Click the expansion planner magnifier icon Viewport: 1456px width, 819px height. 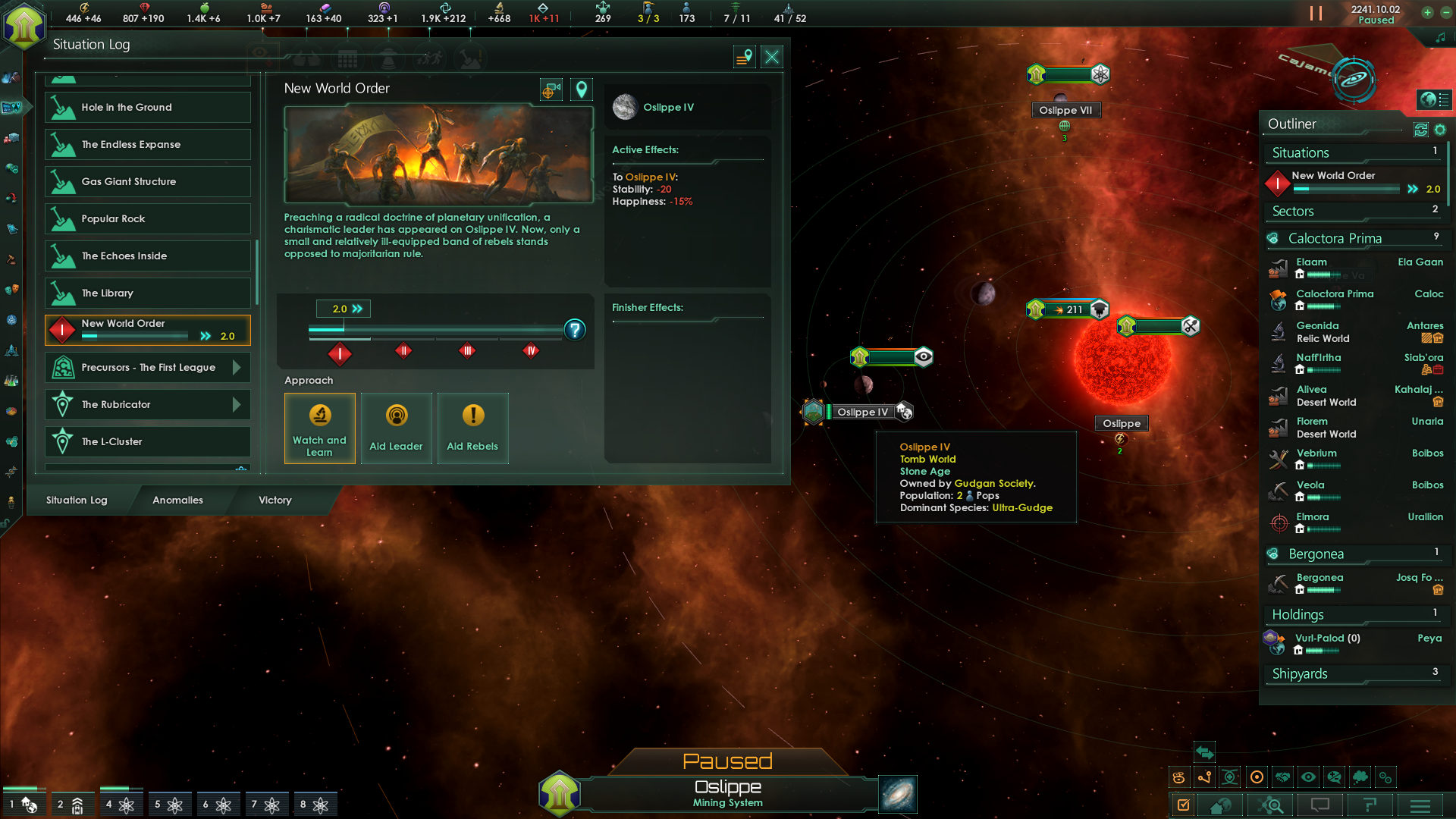pos(1271,805)
